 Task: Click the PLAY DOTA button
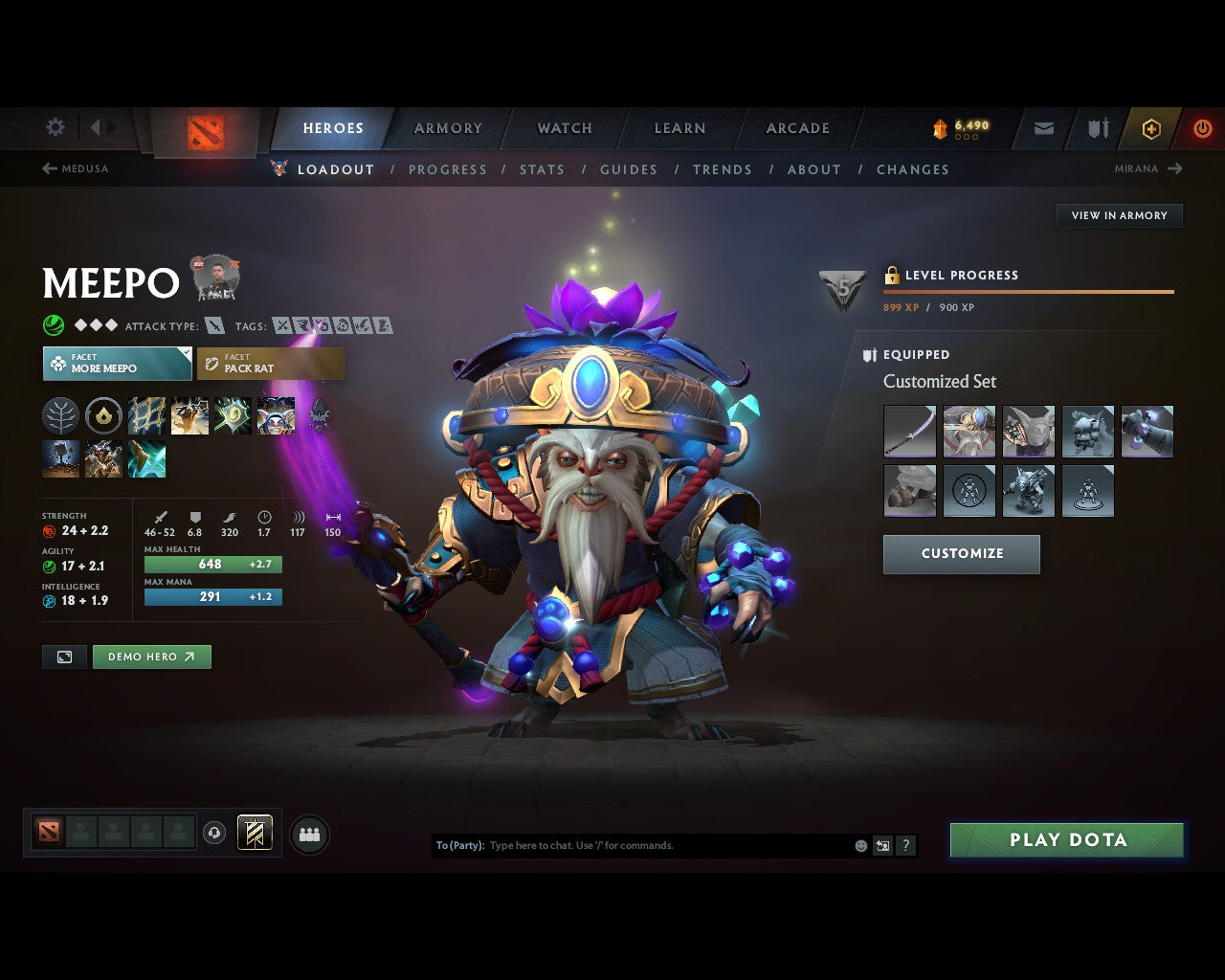(1066, 839)
